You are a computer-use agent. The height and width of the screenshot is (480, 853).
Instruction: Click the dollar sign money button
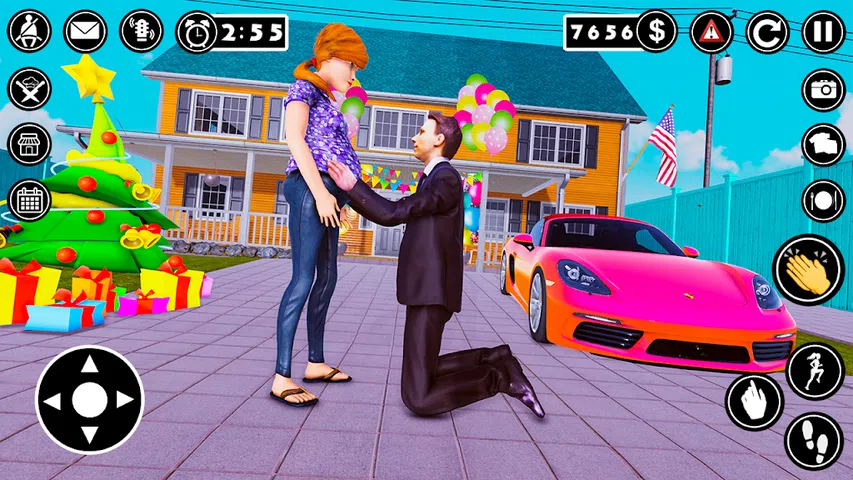[x=655, y=32]
